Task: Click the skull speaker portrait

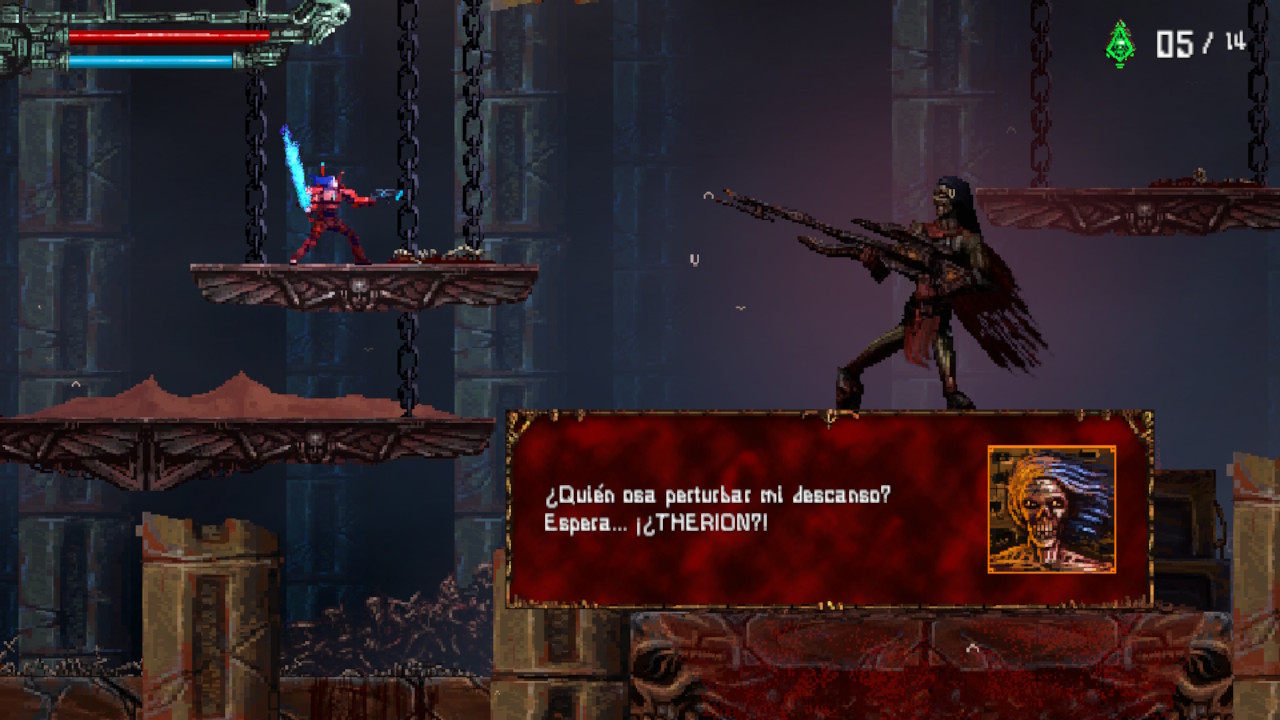Action: (x=1051, y=510)
